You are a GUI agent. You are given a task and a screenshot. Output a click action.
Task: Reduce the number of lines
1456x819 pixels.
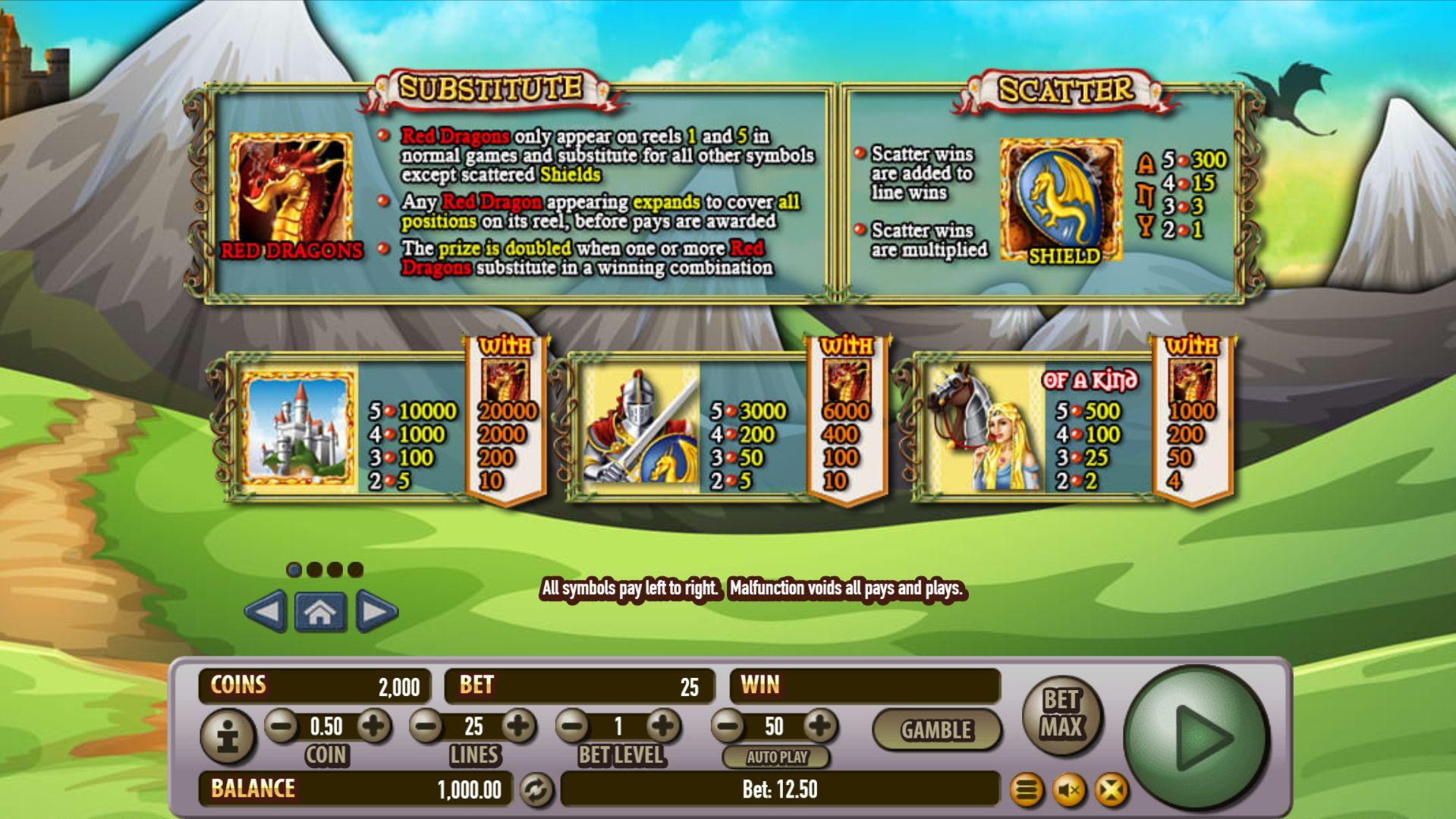(x=426, y=726)
